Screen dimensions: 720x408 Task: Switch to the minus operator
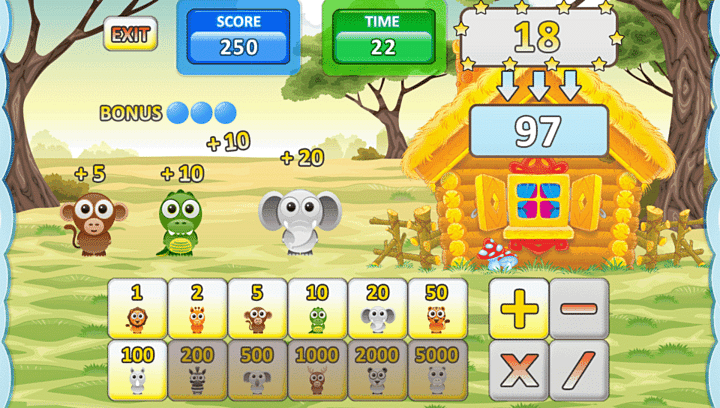coord(578,308)
